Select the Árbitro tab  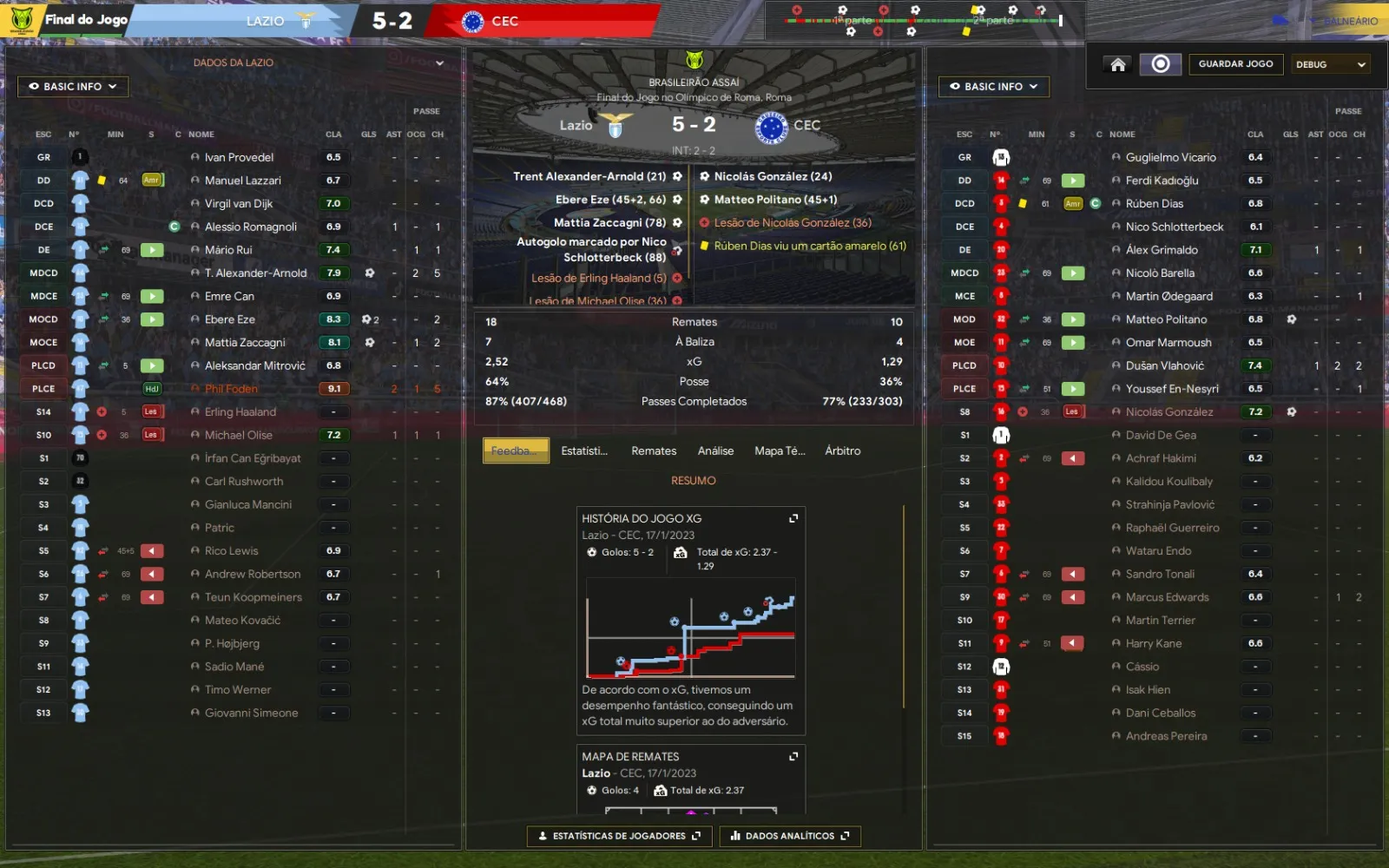842,450
